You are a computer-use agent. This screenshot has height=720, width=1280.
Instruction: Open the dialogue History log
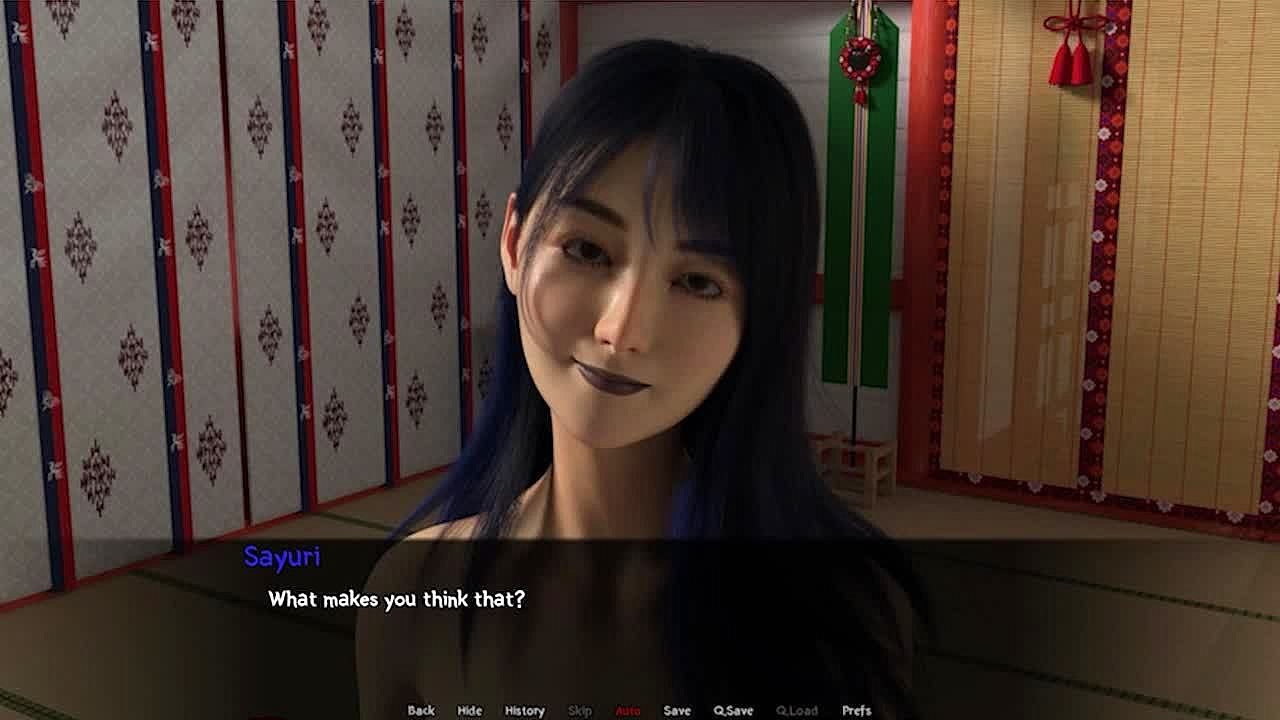coord(524,710)
